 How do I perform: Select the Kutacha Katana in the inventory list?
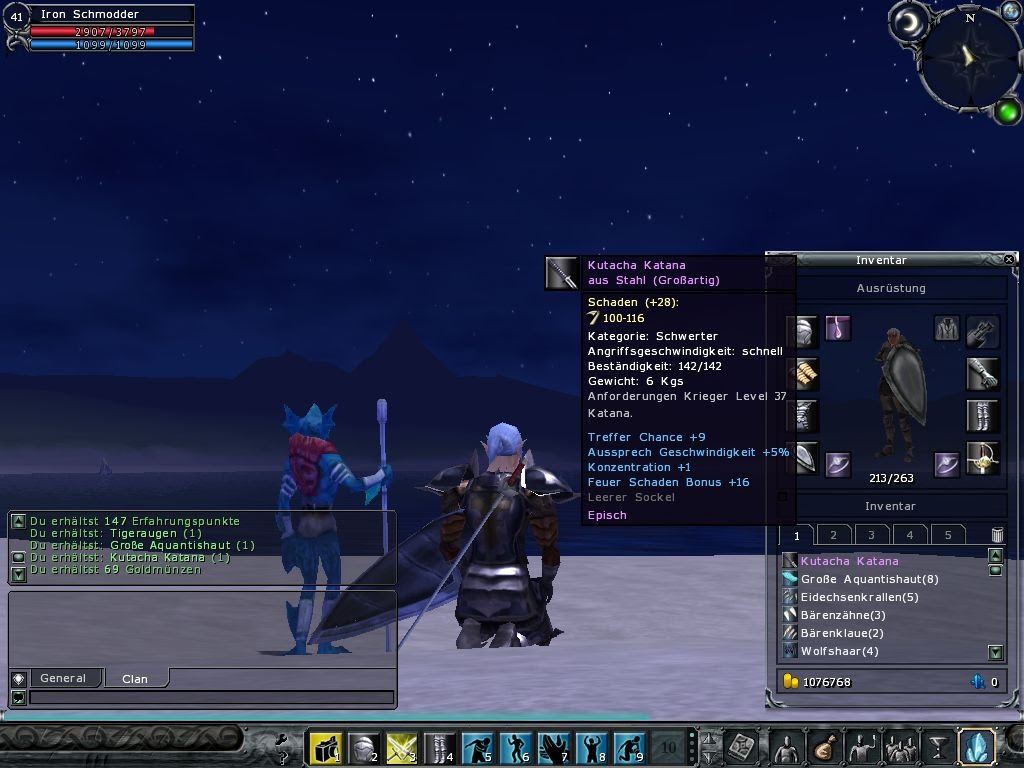click(x=850, y=561)
